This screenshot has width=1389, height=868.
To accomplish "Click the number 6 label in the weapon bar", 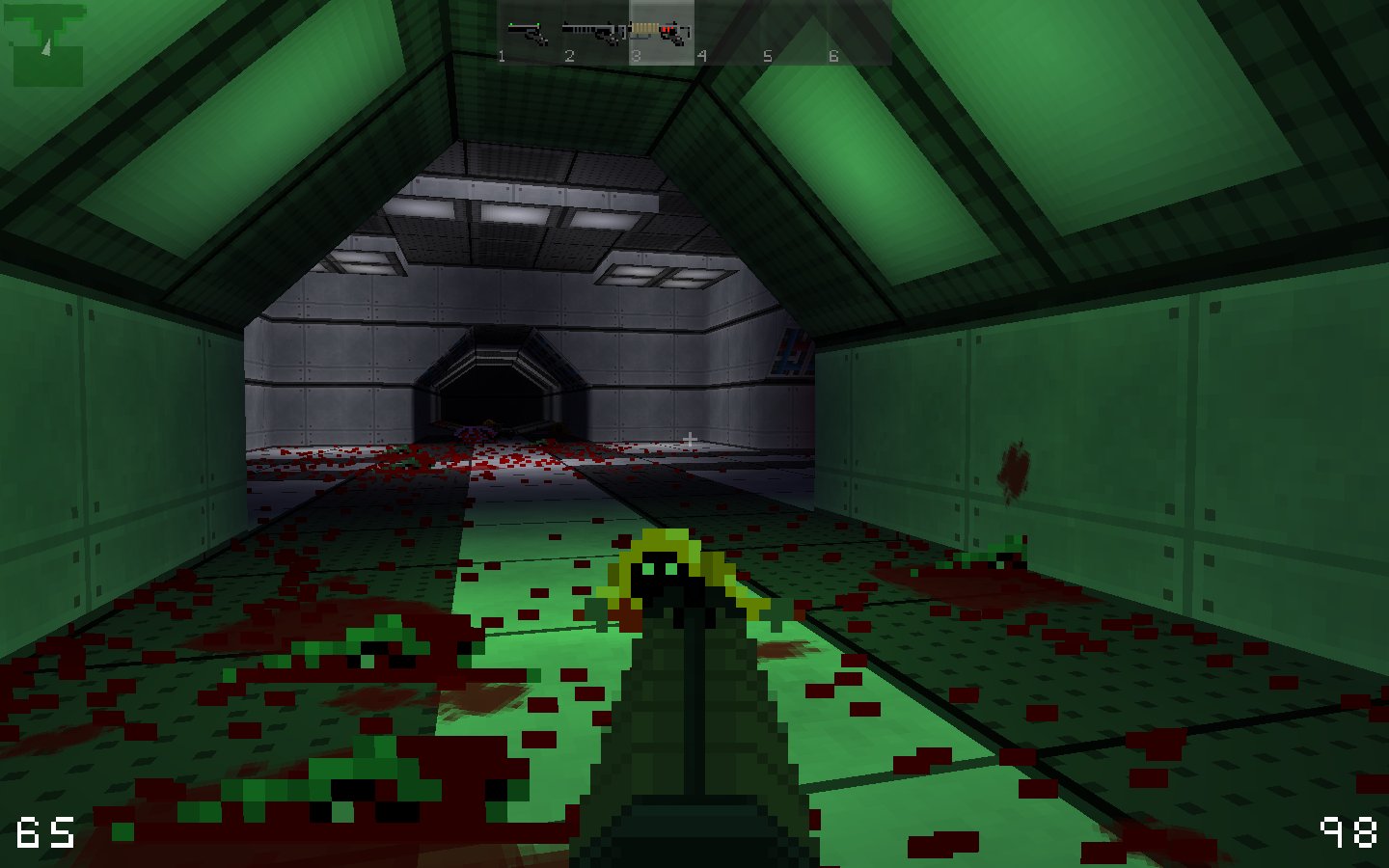I will (831, 55).
